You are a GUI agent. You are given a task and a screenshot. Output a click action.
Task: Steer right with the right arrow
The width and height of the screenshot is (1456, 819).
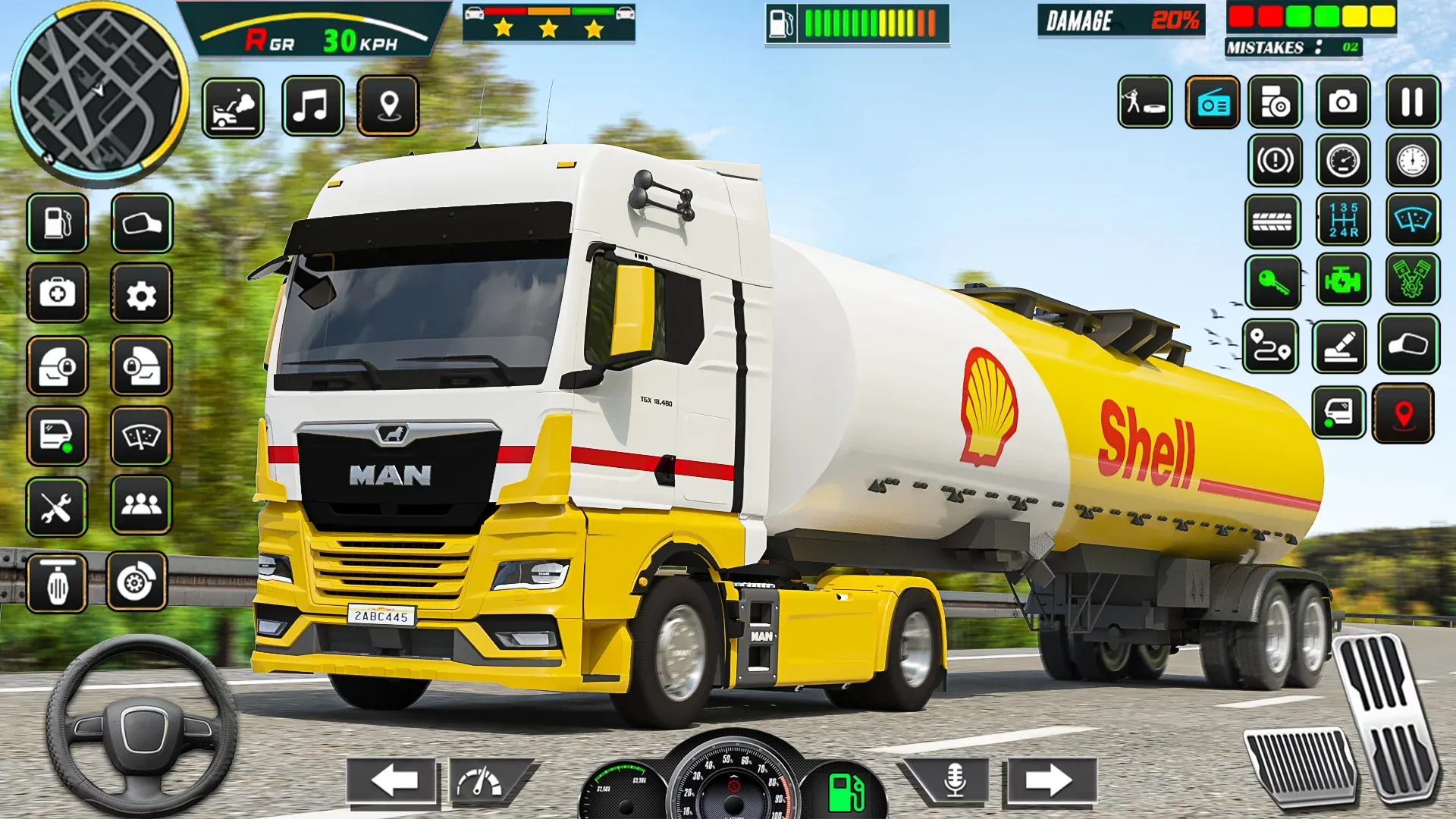click(x=1050, y=780)
